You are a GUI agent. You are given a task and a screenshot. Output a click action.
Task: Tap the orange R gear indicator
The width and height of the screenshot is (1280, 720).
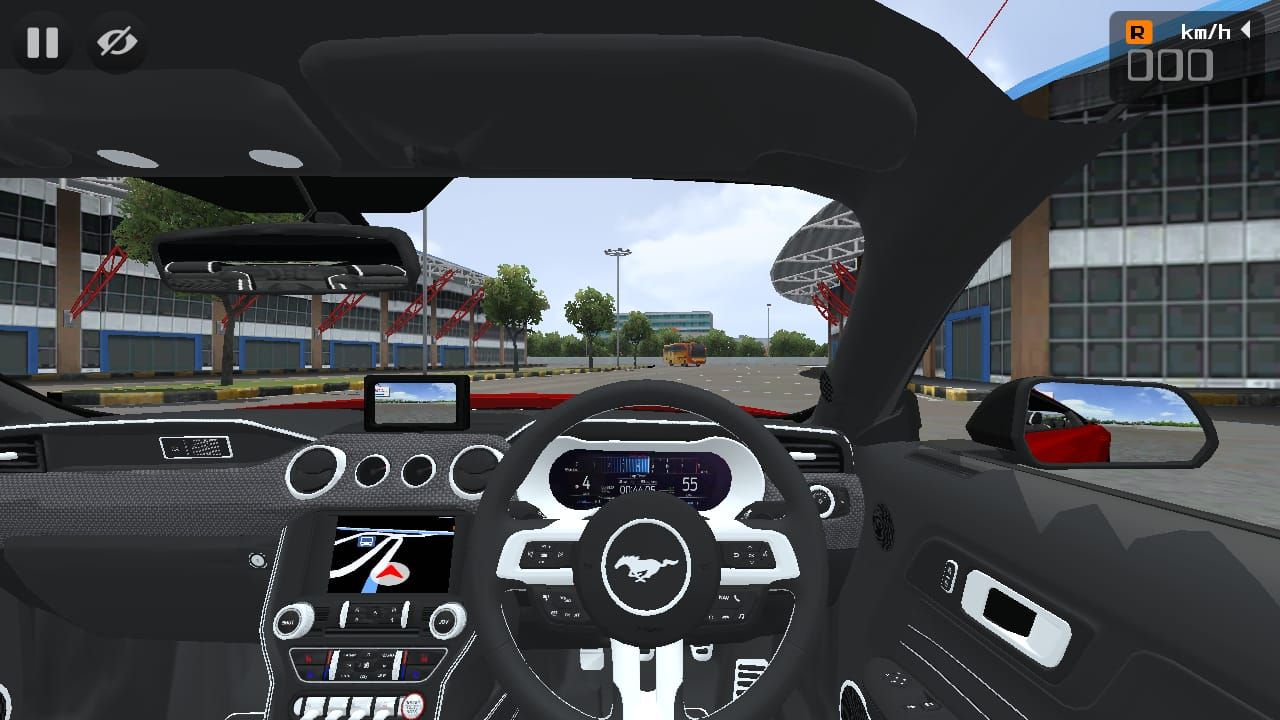pos(1138,32)
